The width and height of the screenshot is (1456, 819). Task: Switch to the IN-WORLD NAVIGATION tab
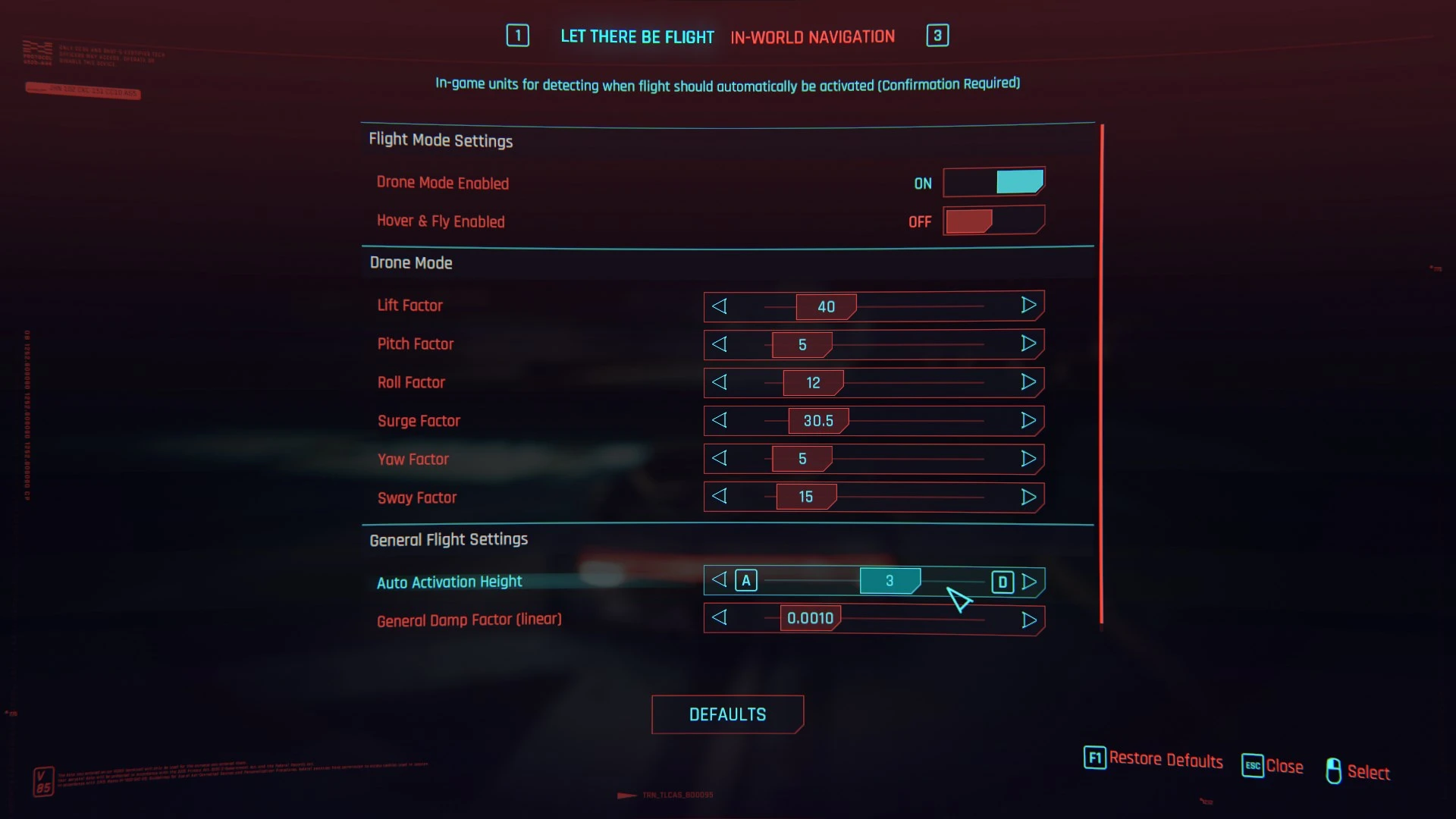coord(812,36)
